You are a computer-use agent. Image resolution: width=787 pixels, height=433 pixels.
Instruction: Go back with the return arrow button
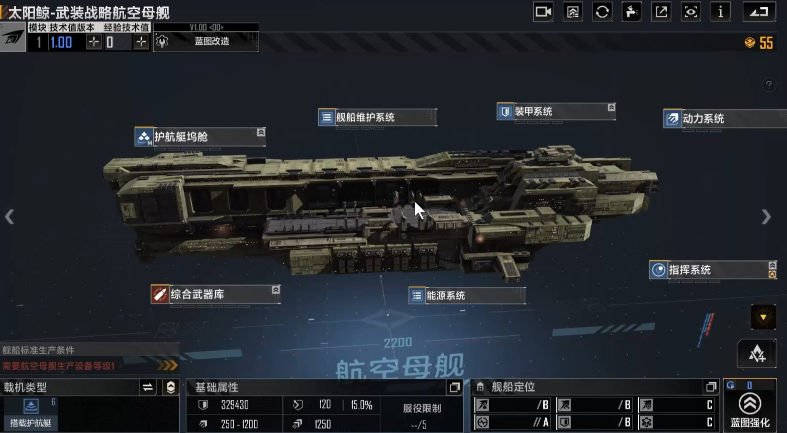tap(762, 12)
